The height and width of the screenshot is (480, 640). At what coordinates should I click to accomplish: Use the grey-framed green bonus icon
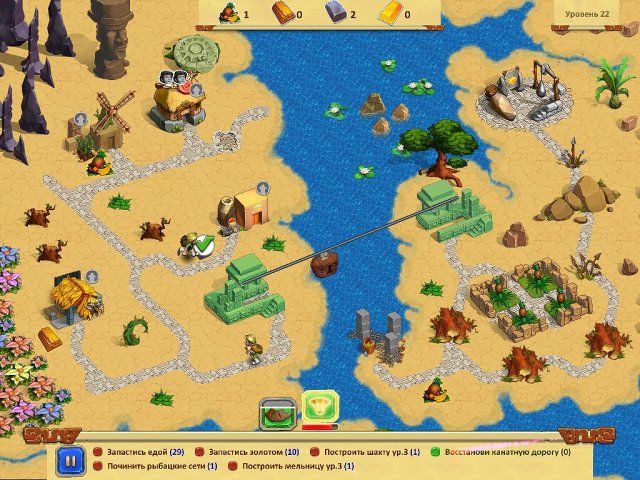click(276, 410)
